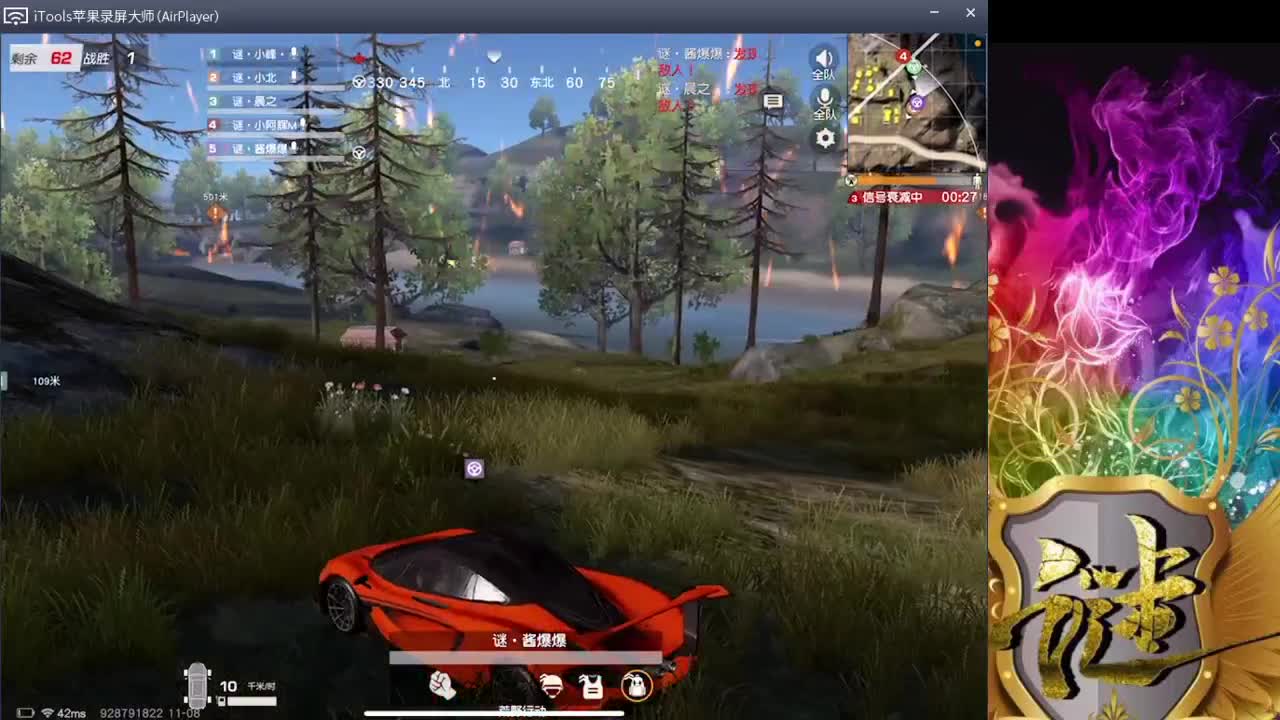Open the quick chat message icon
This screenshot has width=1280, height=720.
[x=773, y=100]
